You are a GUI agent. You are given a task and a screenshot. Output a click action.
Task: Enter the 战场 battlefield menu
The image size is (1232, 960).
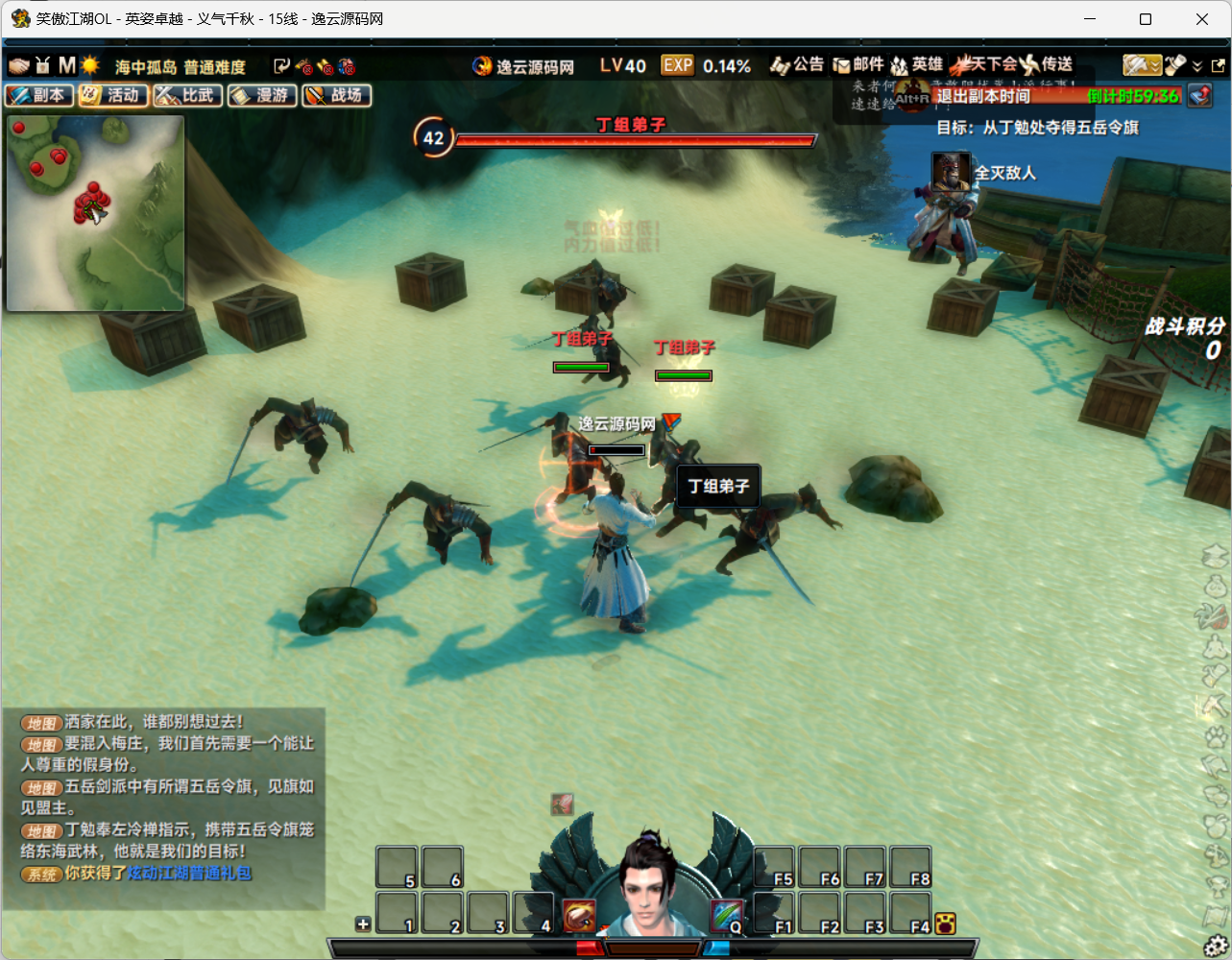337,95
